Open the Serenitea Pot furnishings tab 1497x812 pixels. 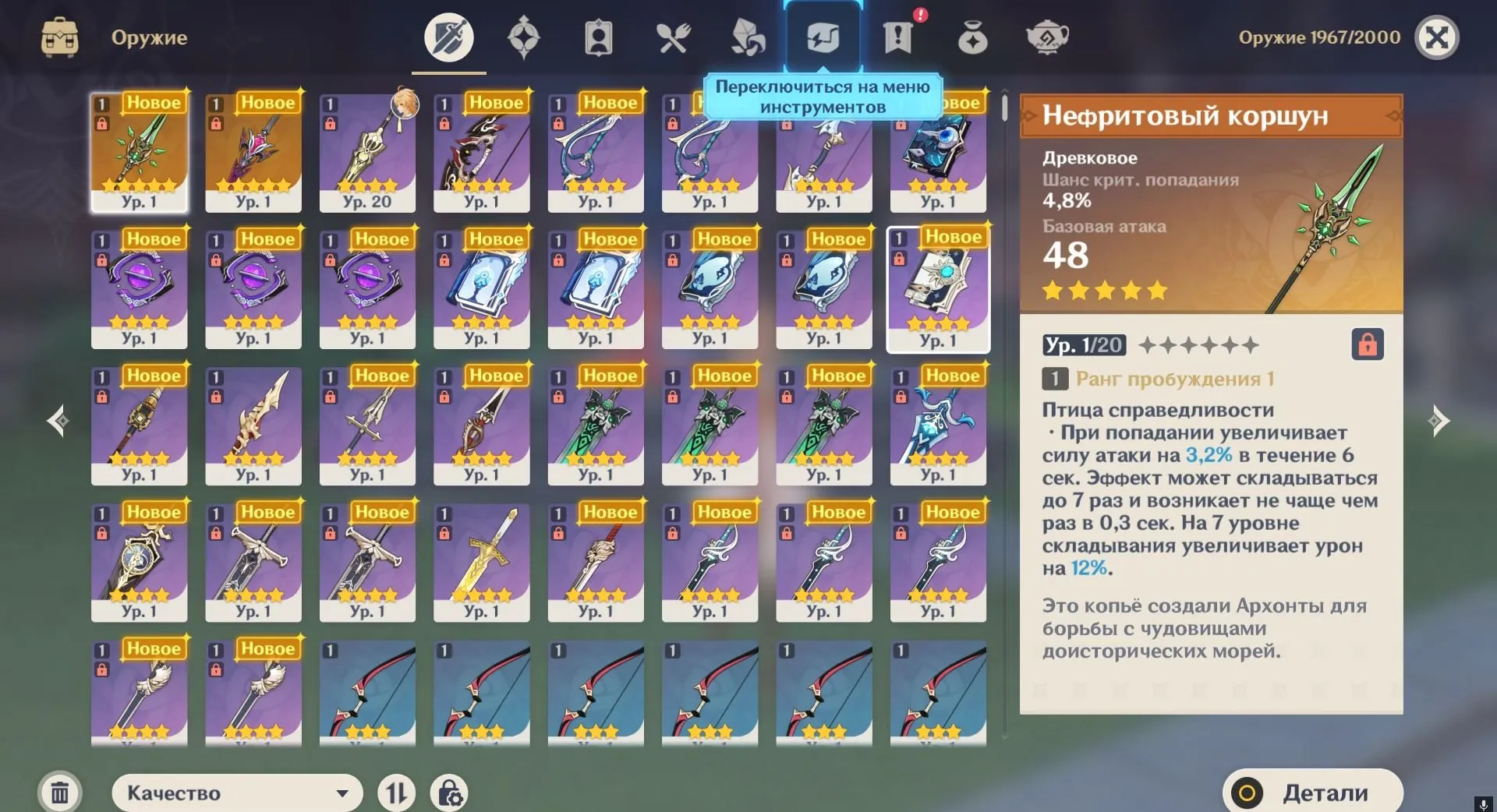click(x=1046, y=35)
